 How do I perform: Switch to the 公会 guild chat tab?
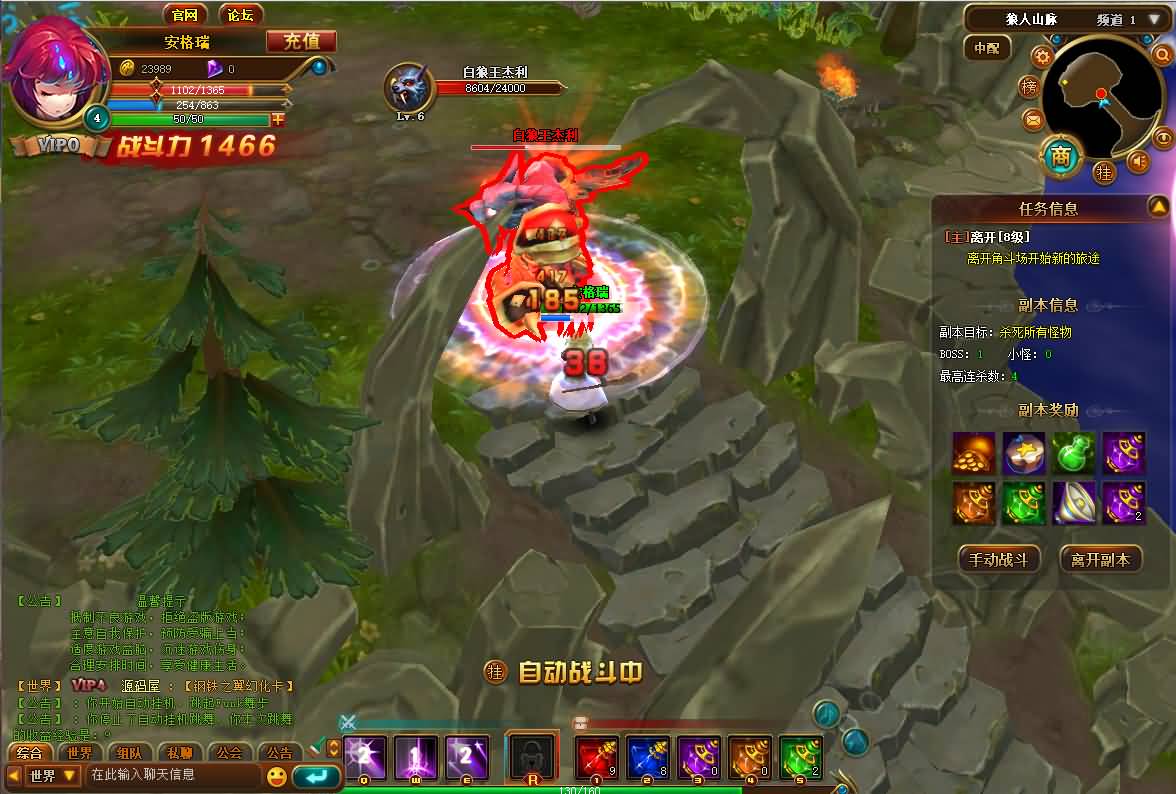point(229,753)
